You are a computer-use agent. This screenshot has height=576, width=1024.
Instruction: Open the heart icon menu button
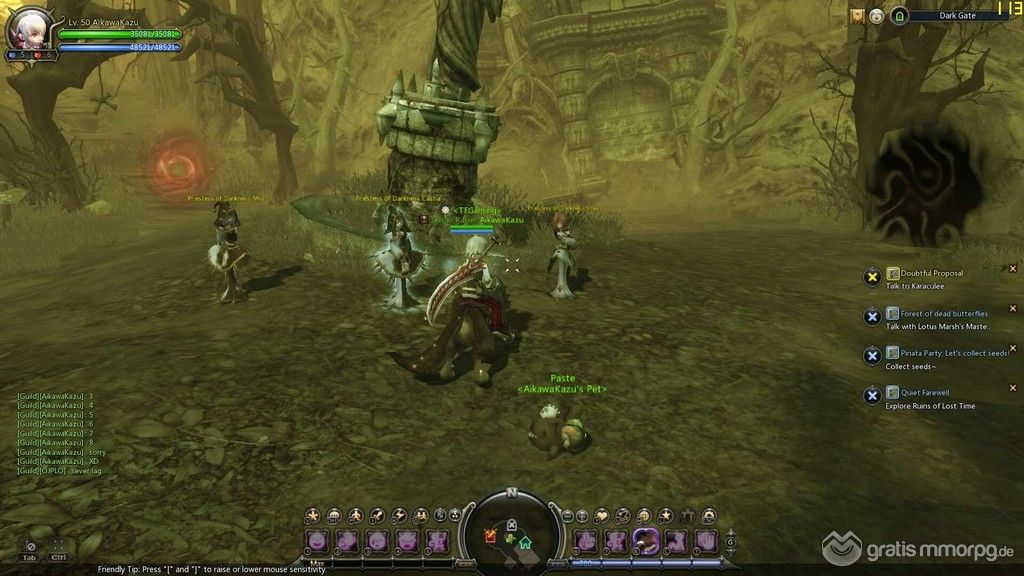click(601, 515)
